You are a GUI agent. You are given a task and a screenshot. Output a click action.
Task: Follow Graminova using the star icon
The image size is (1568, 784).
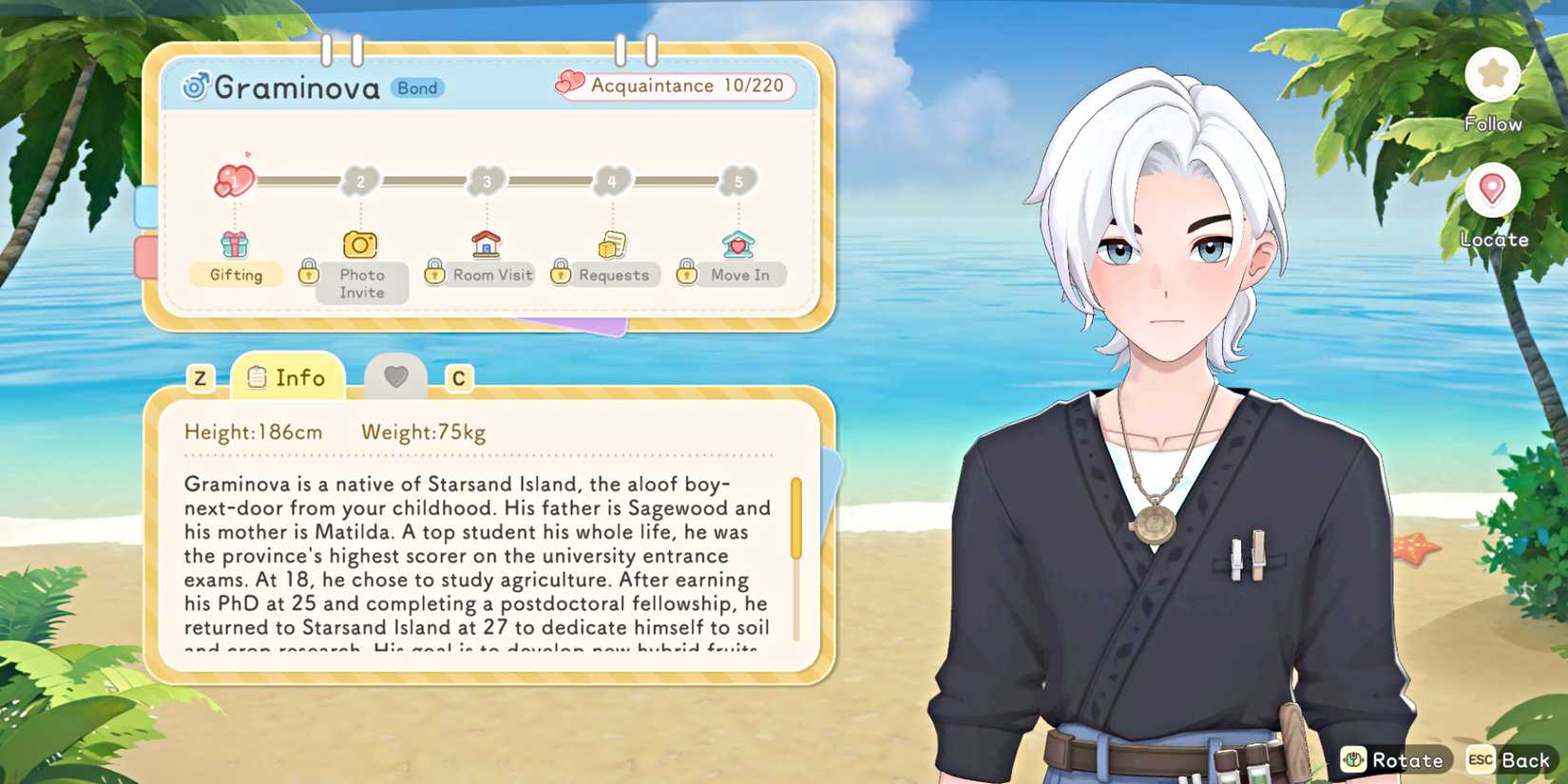point(1493,76)
